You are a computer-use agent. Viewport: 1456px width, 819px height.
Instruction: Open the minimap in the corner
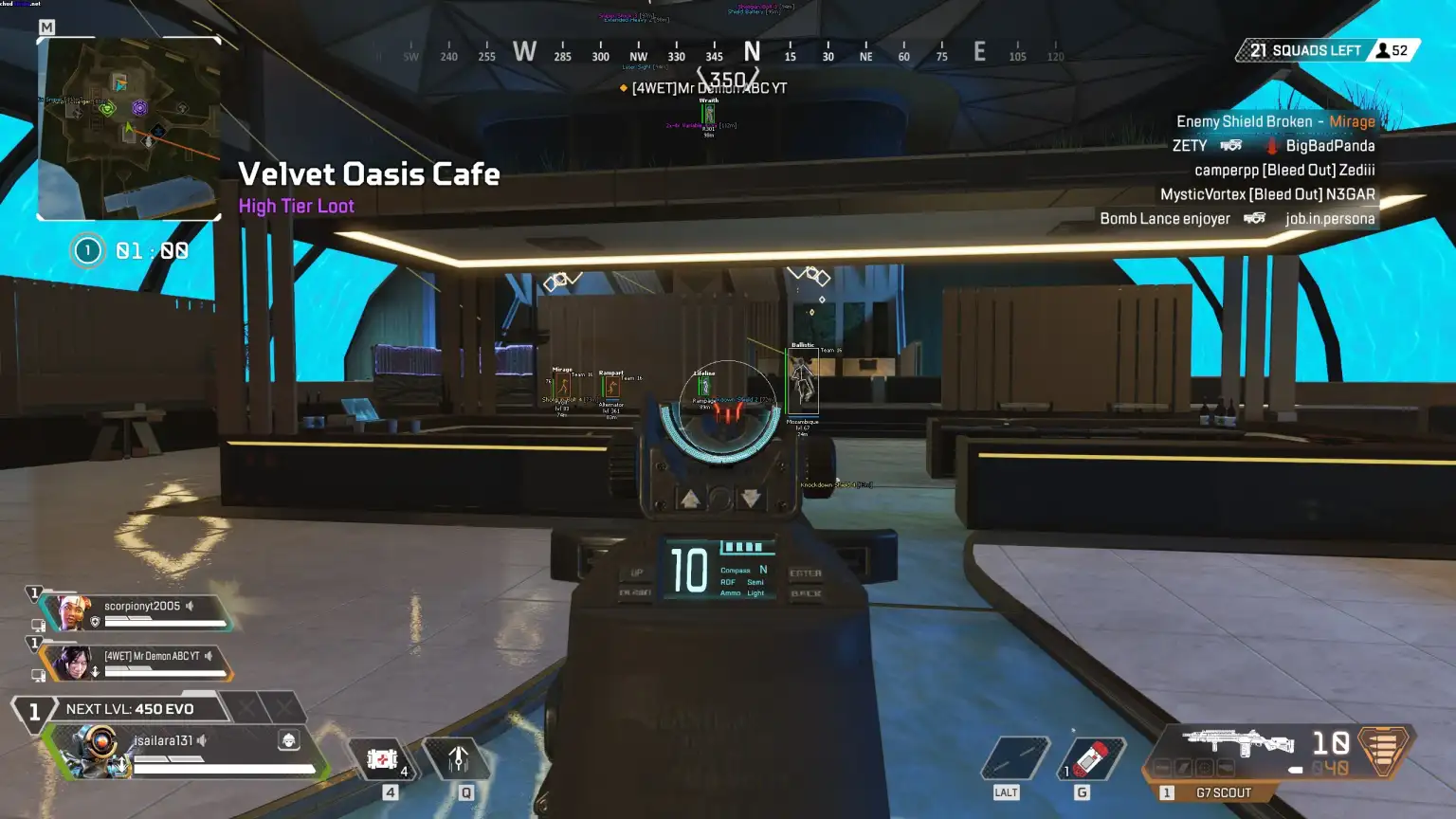click(x=129, y=128)
